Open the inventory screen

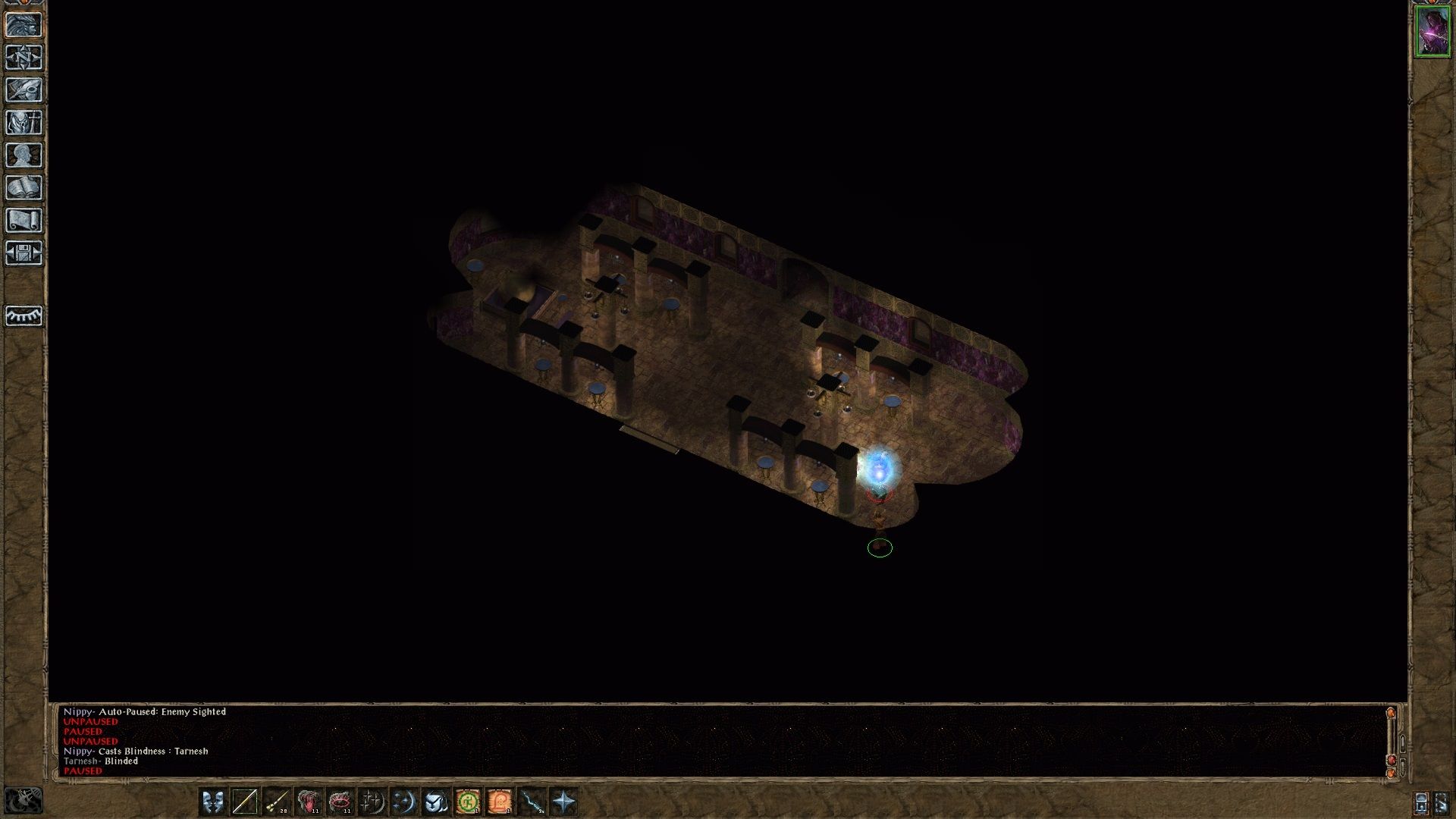tap(25, 121)
